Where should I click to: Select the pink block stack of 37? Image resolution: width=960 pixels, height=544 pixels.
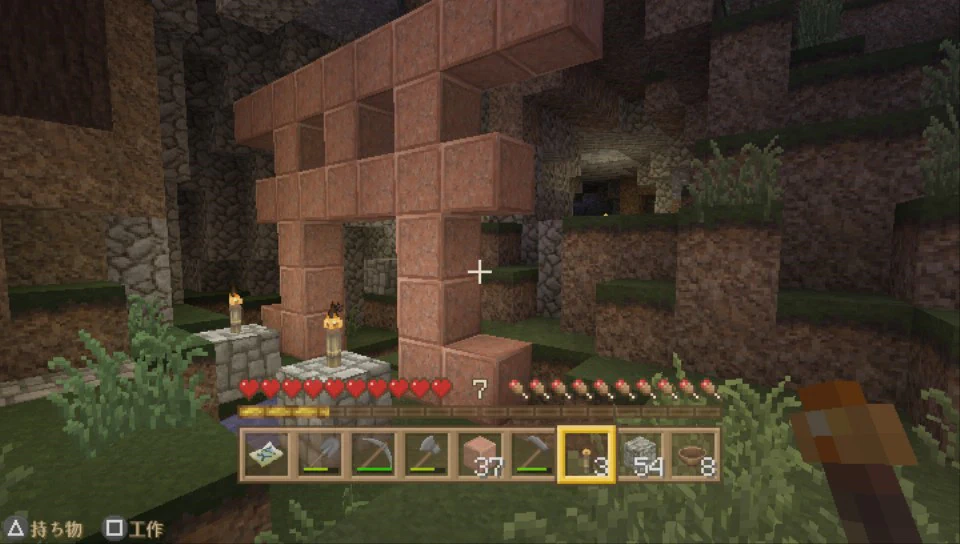pyautogui.click(x=480, y=455)
